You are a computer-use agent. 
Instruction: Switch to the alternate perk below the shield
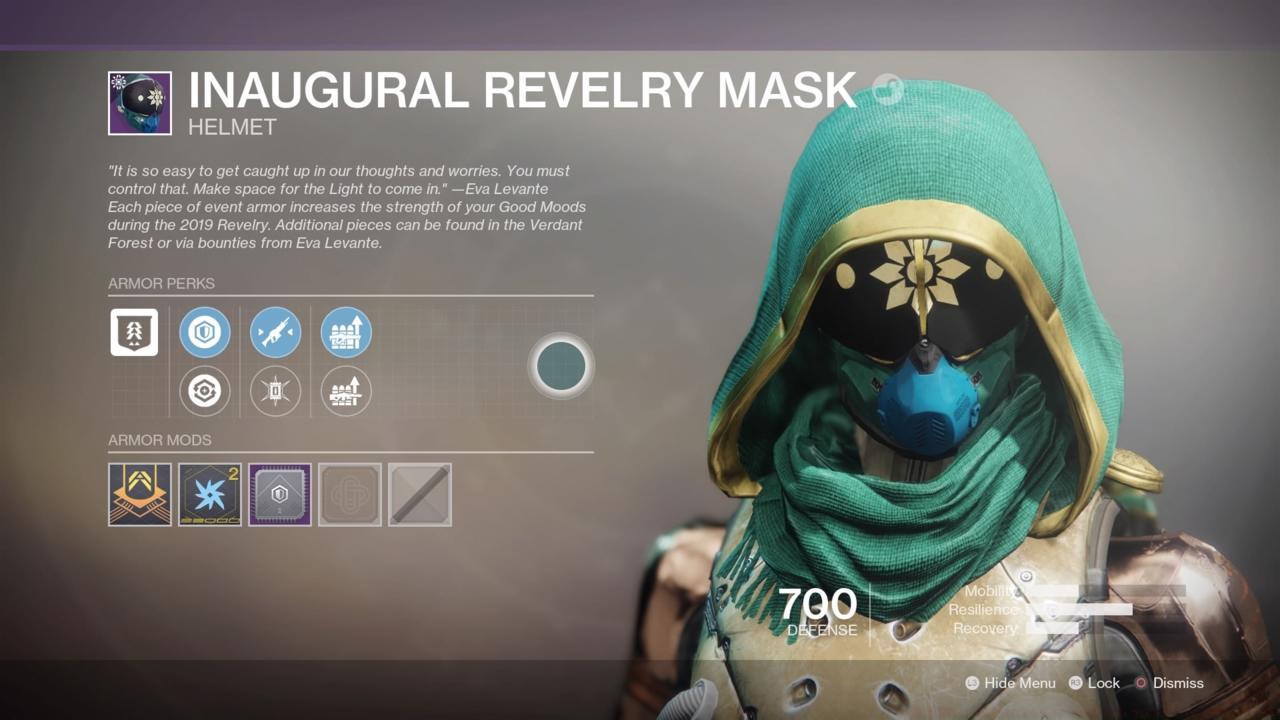click(205, 391)
